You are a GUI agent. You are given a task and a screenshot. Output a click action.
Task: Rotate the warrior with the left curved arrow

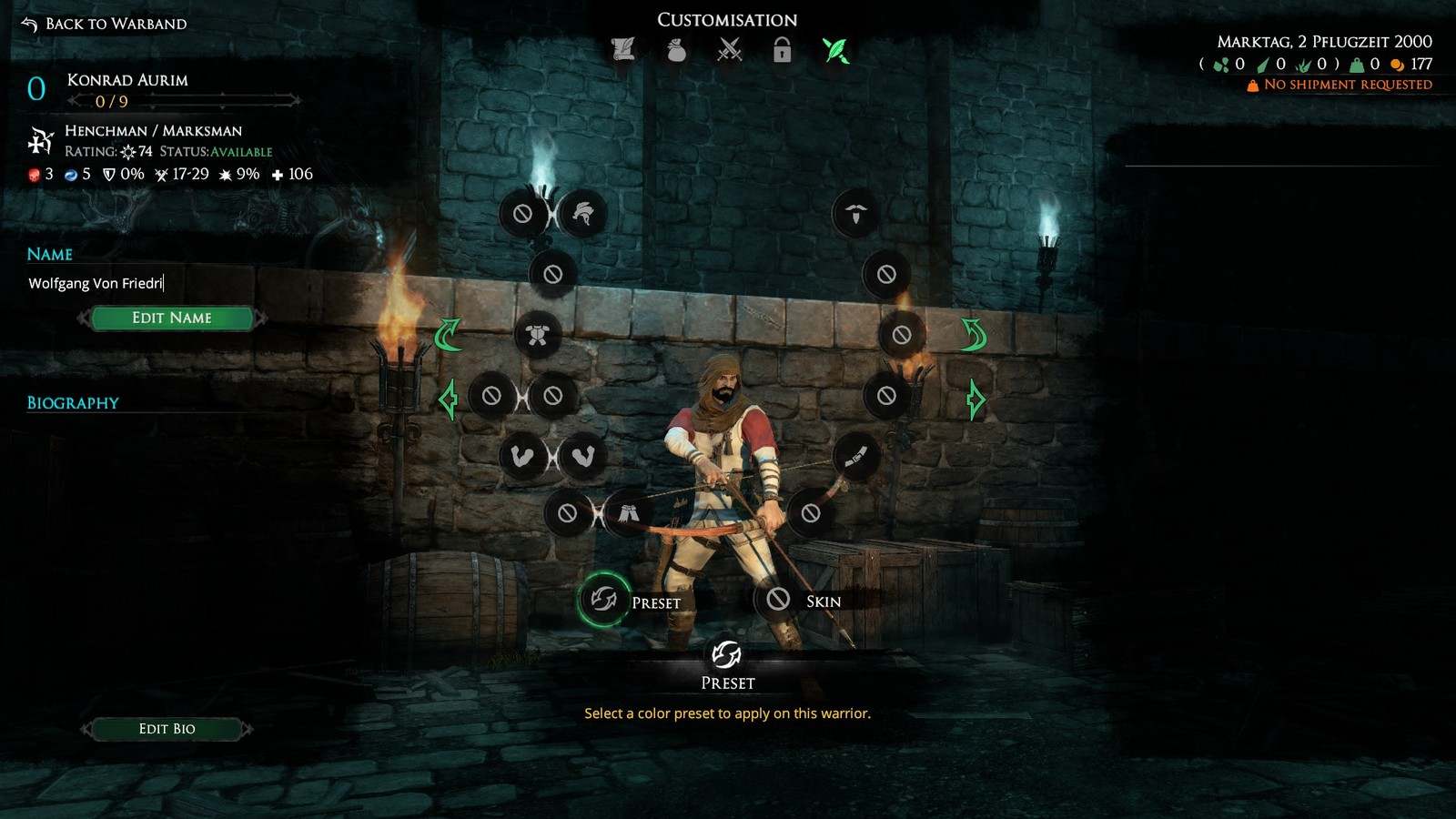(x=448, y=335)
